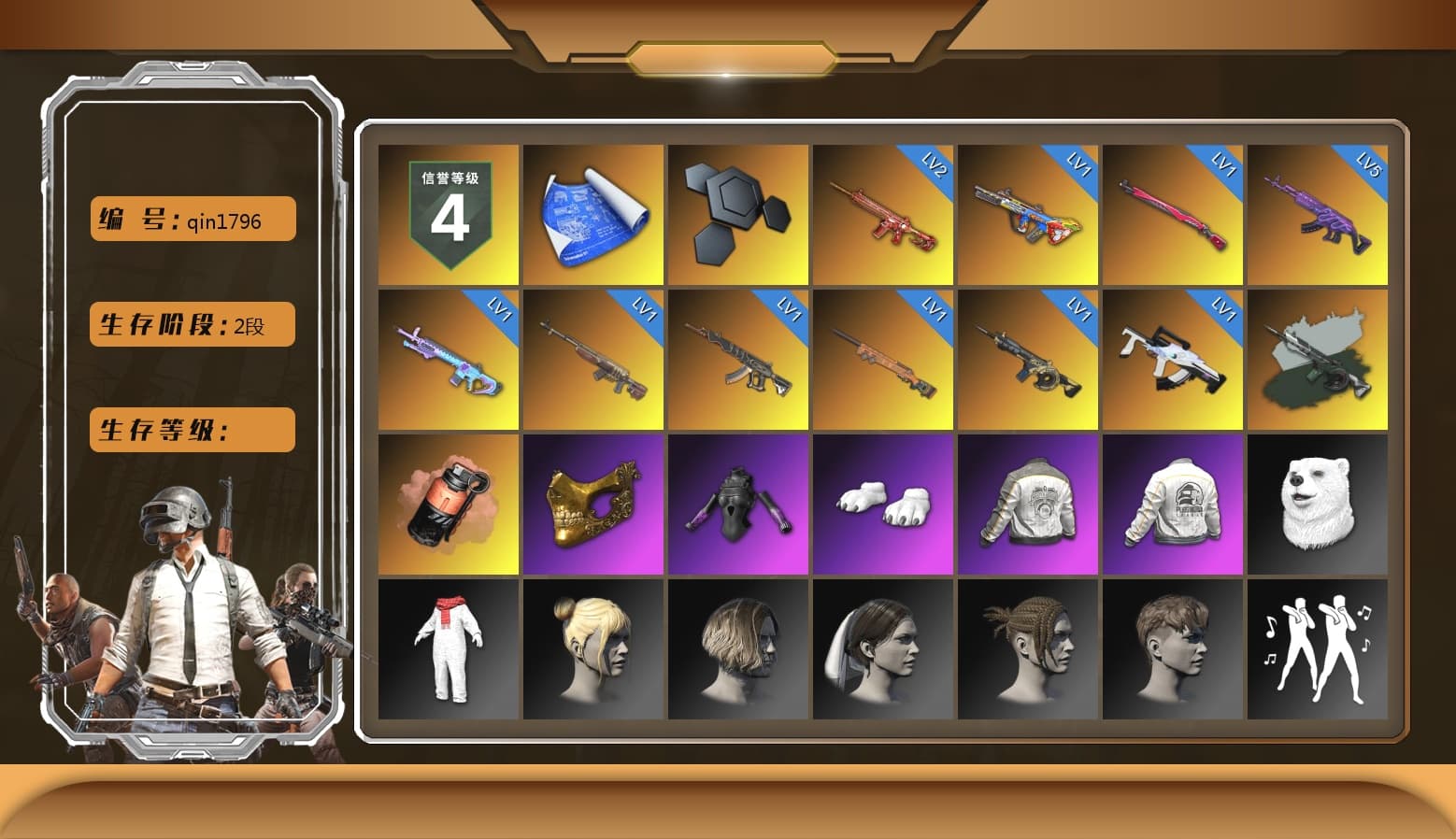Open the black hexagon material item
This screenshot has height=839, width=1456.
tap(738, 212)
